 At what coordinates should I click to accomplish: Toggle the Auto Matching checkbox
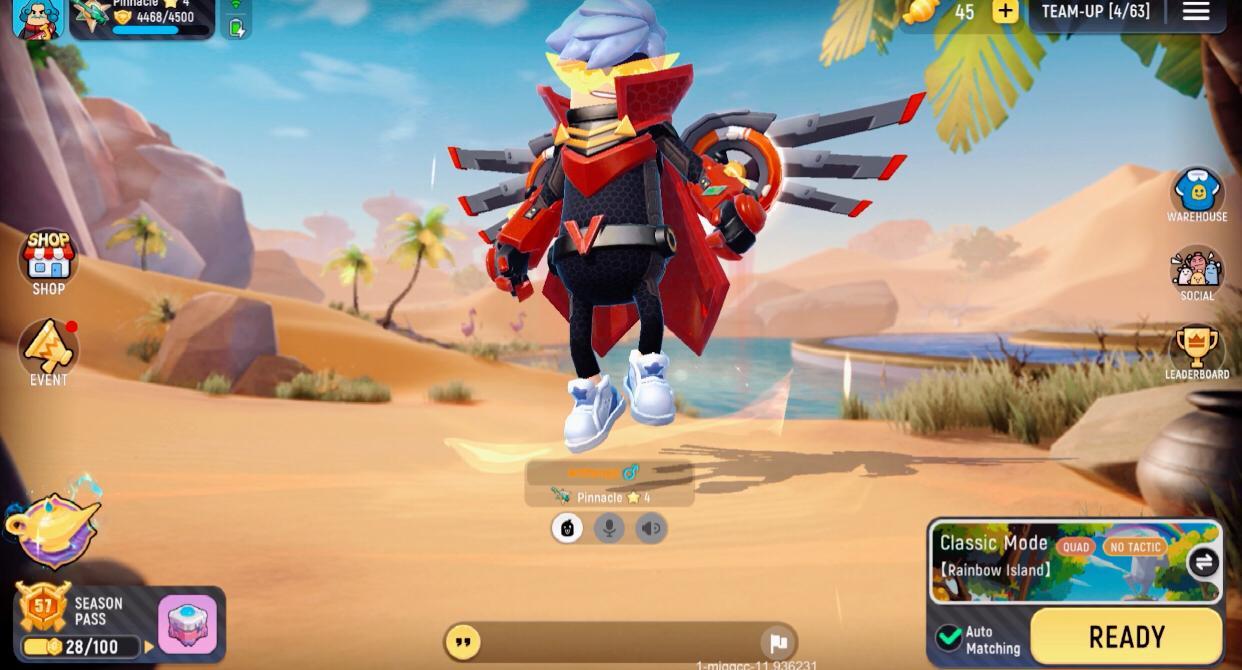pyautogui.click(x=949, y=637)
